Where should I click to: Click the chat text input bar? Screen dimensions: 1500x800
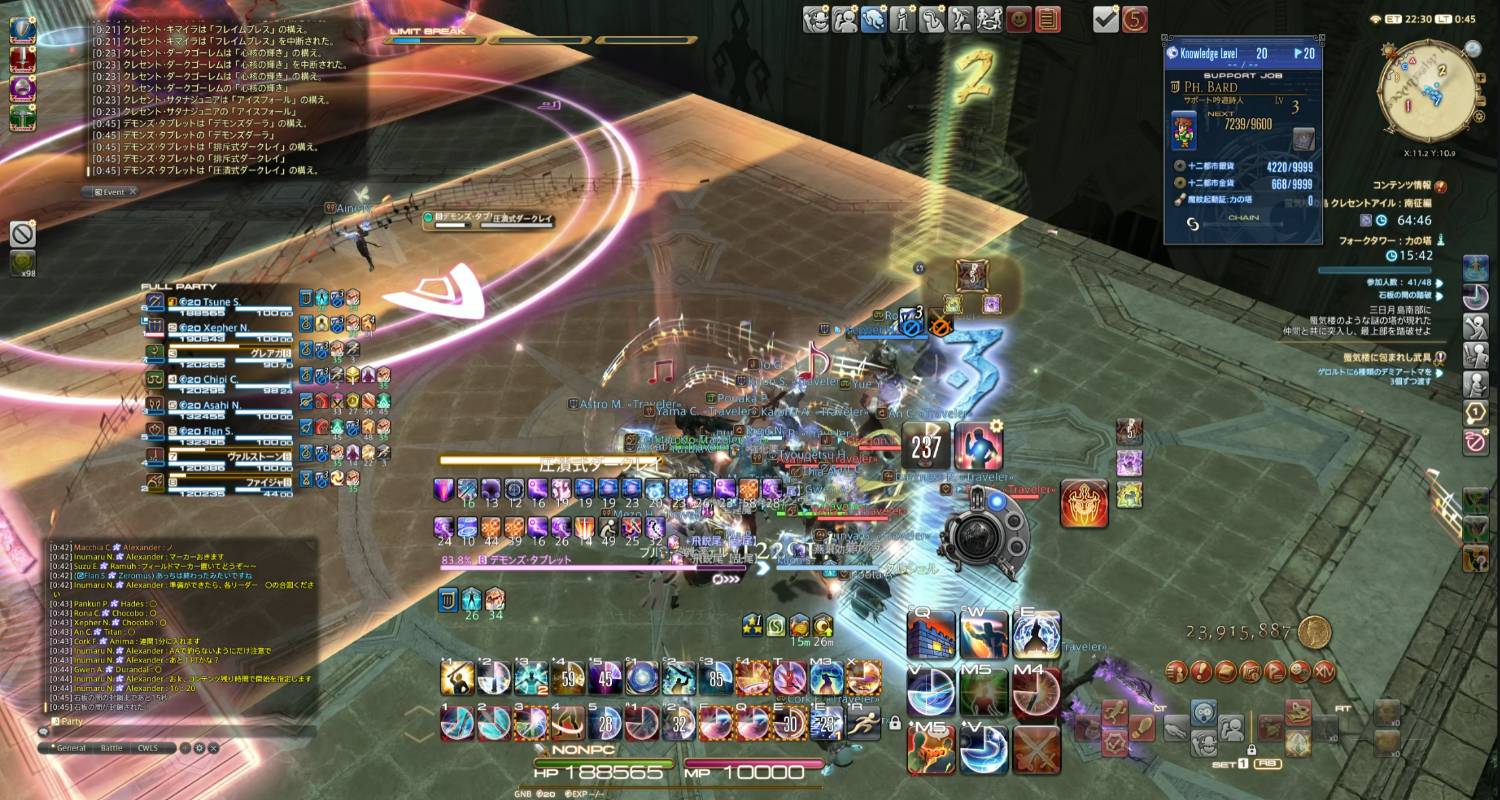click(x=180, y=732)
